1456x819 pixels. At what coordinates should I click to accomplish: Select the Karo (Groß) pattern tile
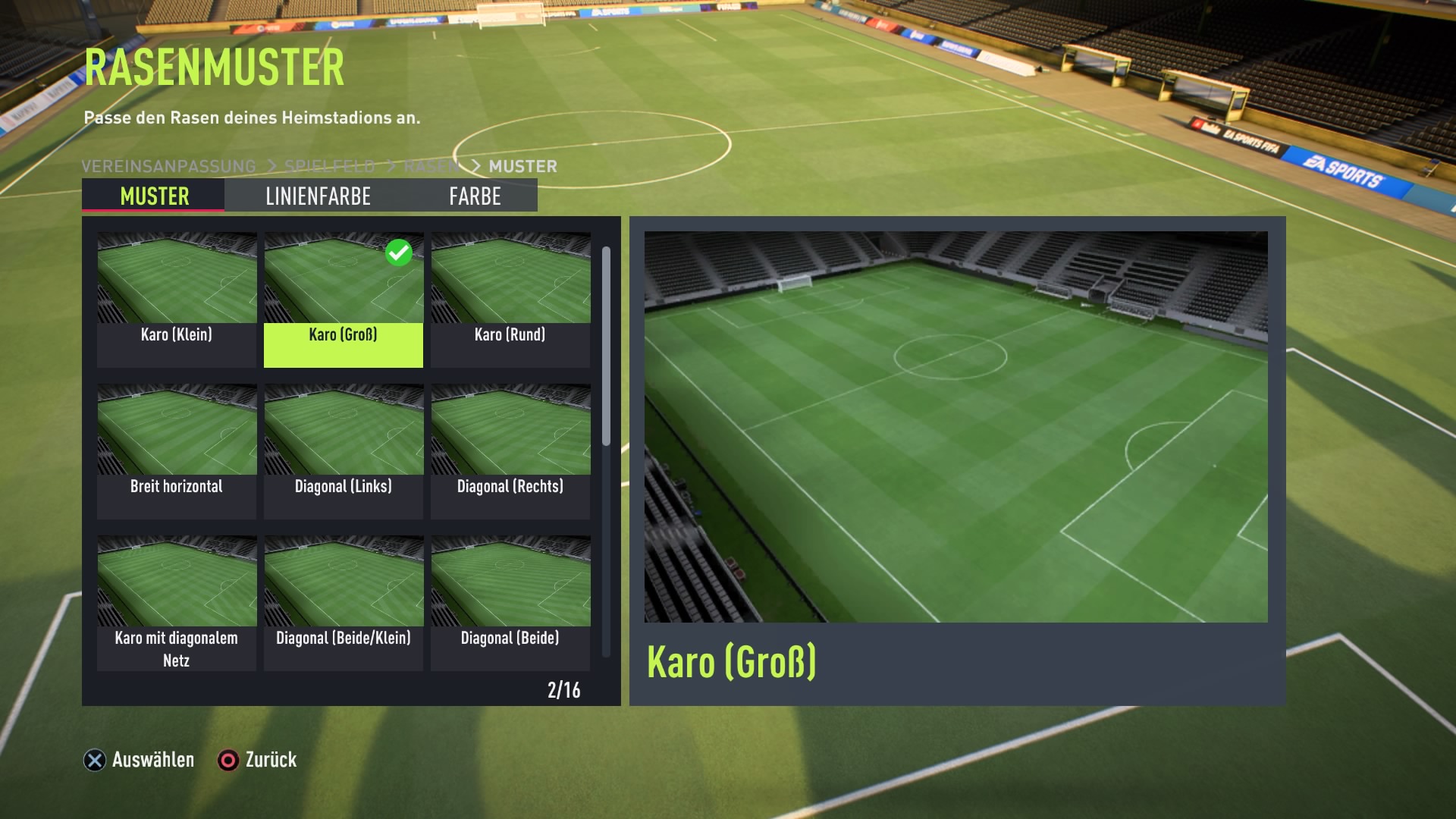(344, 299)
